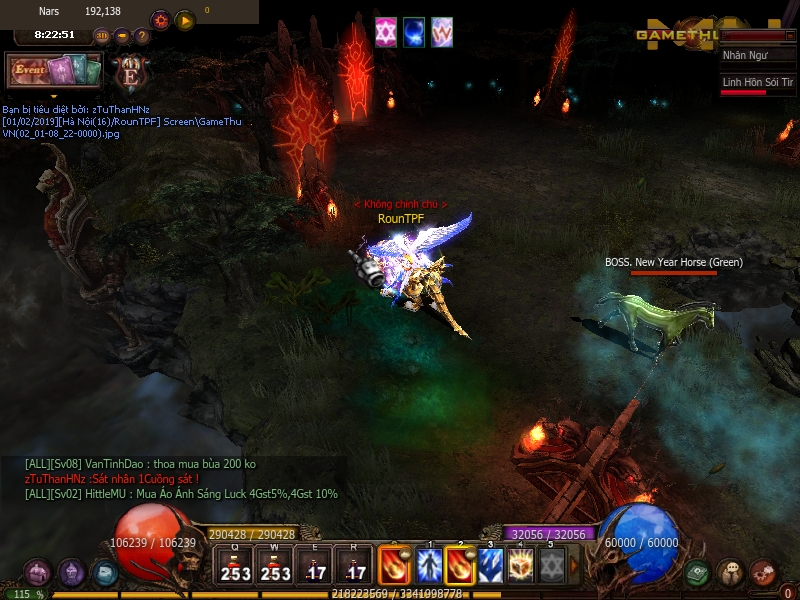Image resolution: width=800 pixels, height=600 pixels.
Task: Select the hexagram buff icon at top
Action: pyautogui.click(x=385, y=31)
